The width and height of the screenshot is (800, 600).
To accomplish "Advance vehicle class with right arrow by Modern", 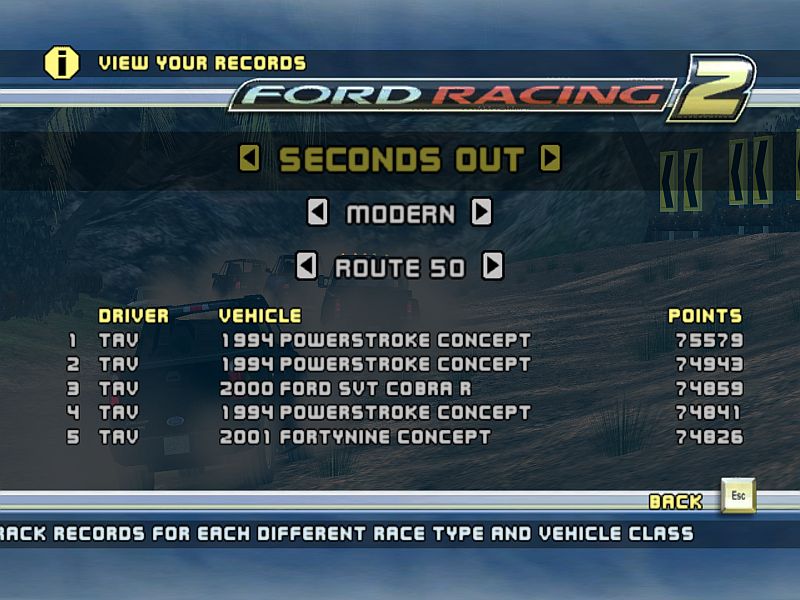I will (x=481, y=212).
